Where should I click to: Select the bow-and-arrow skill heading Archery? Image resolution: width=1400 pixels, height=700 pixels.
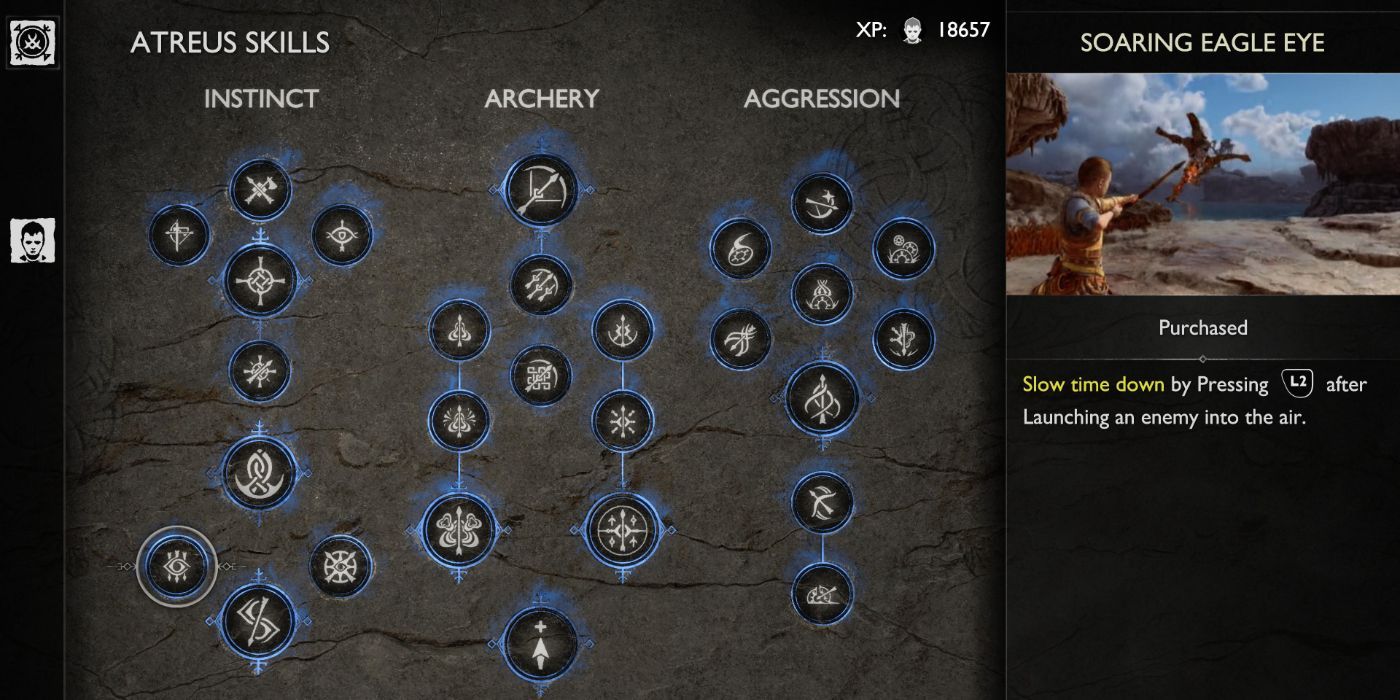pos(541,190)
